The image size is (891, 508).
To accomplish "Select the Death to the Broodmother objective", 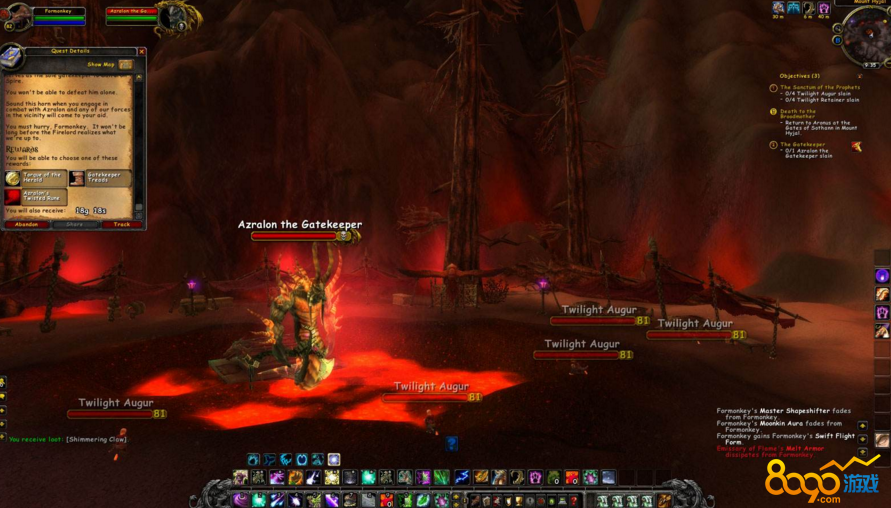I will [798, 112].
